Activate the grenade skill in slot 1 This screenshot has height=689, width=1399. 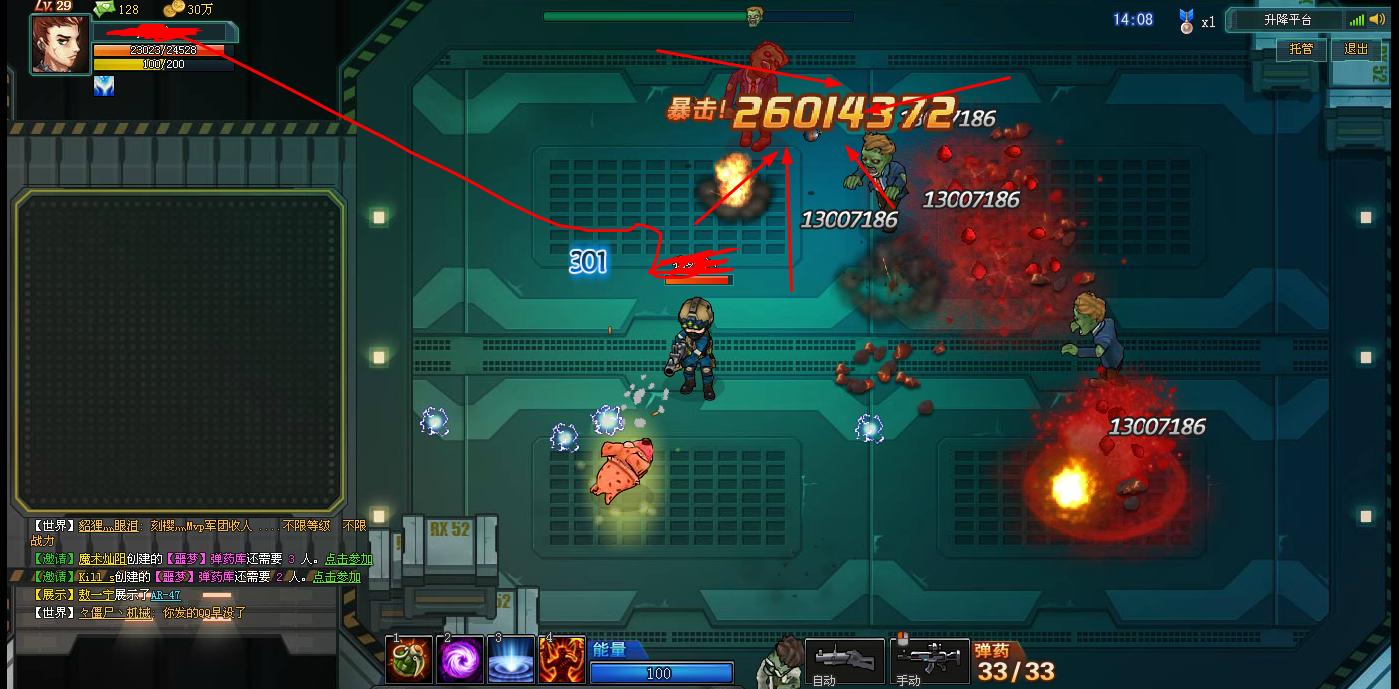point(409,660)
